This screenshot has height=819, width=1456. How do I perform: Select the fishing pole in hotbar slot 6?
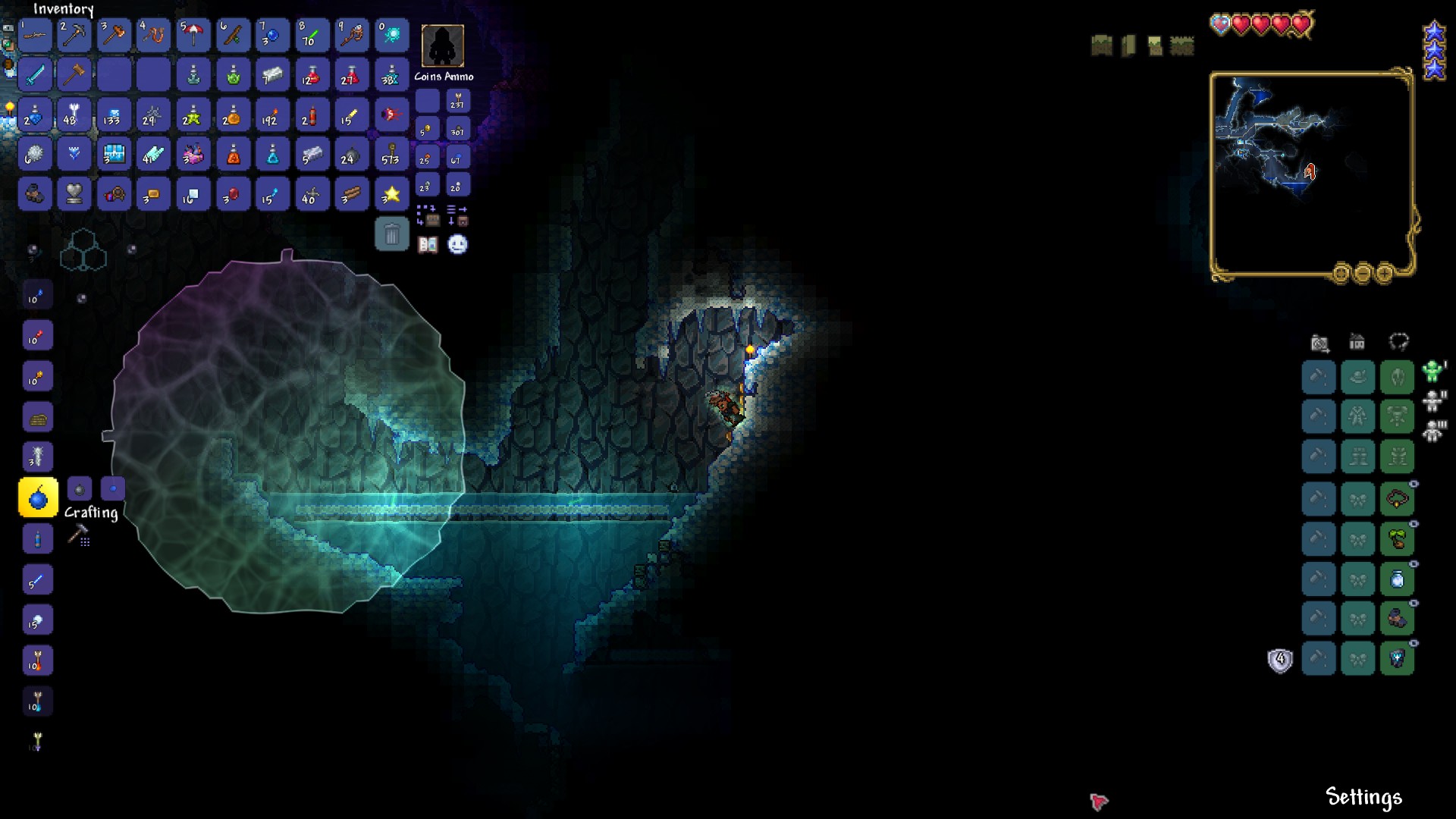coord(233,35)
